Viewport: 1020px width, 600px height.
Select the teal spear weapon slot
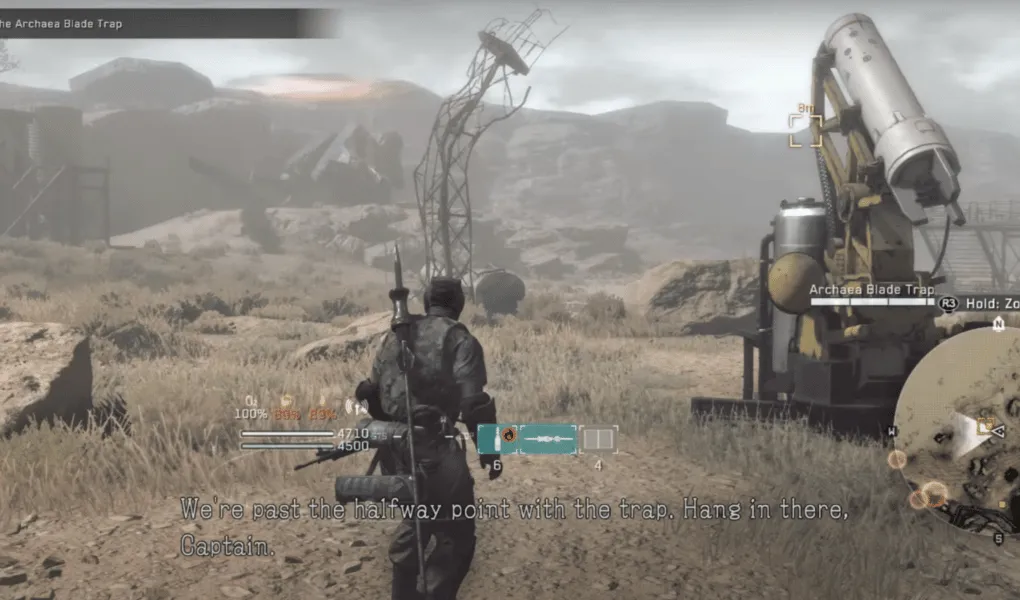[548, 438]
